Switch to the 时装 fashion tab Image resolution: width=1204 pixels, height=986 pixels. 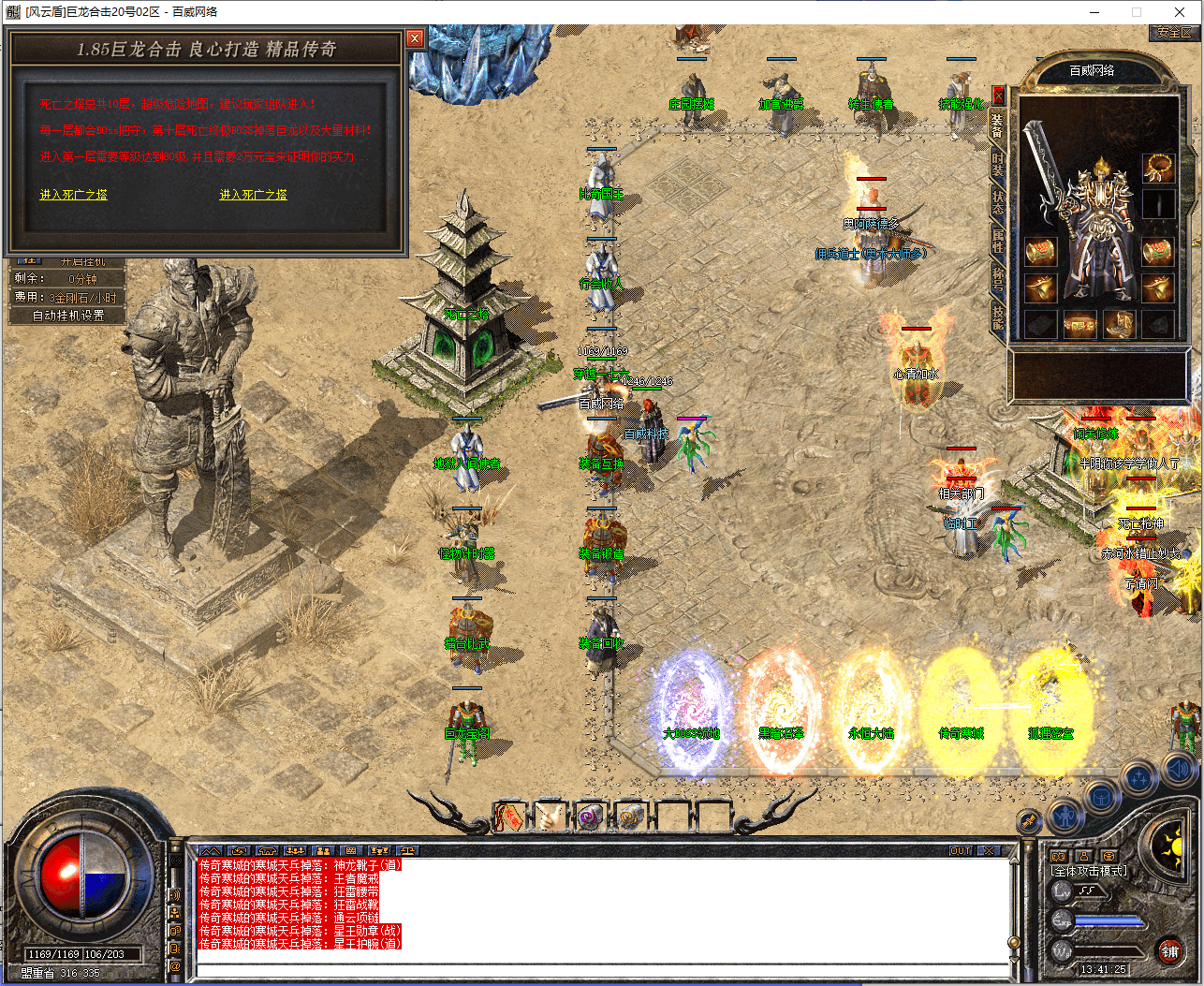click(998, 166)
